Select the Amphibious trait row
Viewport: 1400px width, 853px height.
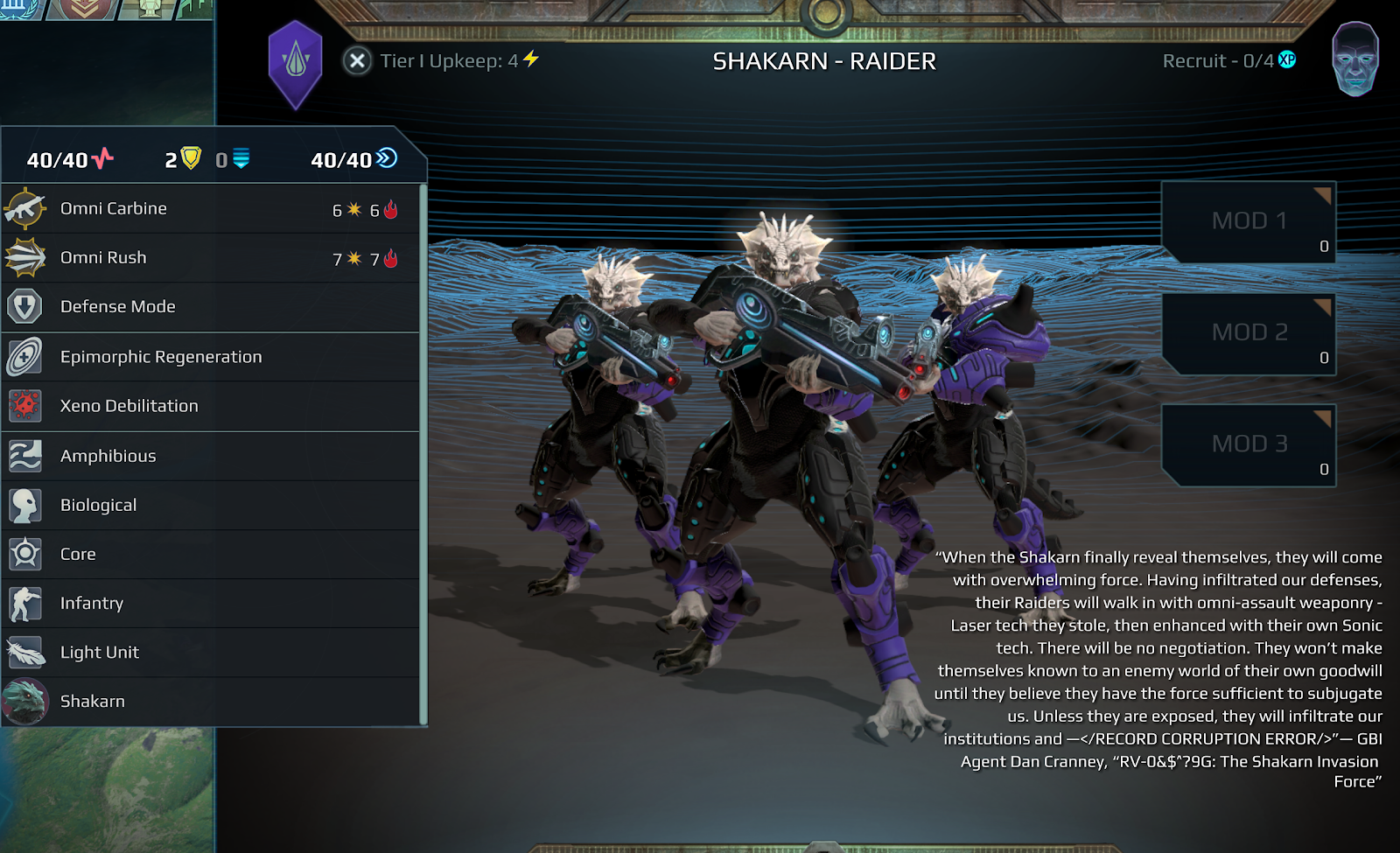click(x=210, y=456)
